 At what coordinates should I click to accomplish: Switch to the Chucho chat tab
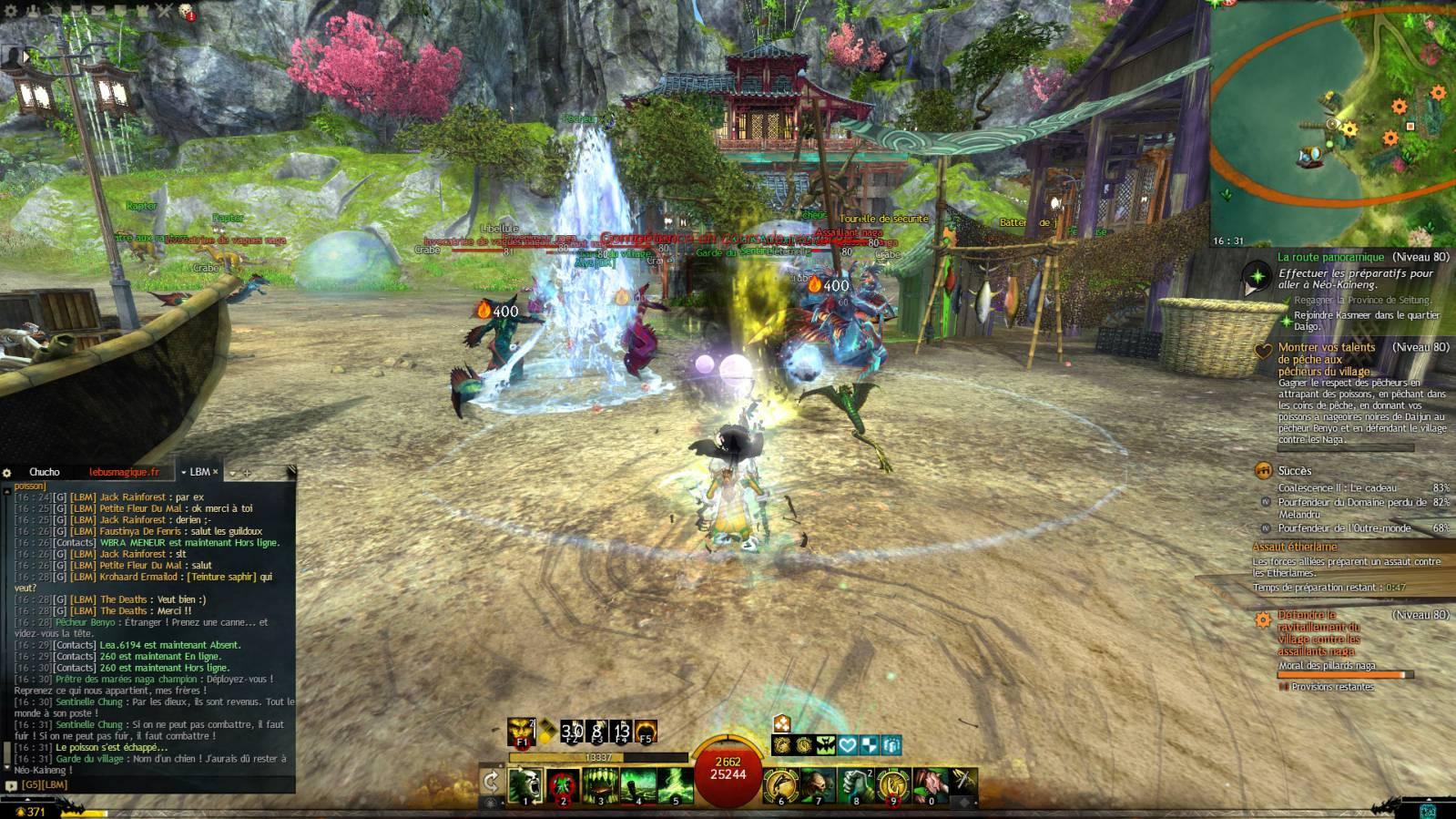[44, 472]
